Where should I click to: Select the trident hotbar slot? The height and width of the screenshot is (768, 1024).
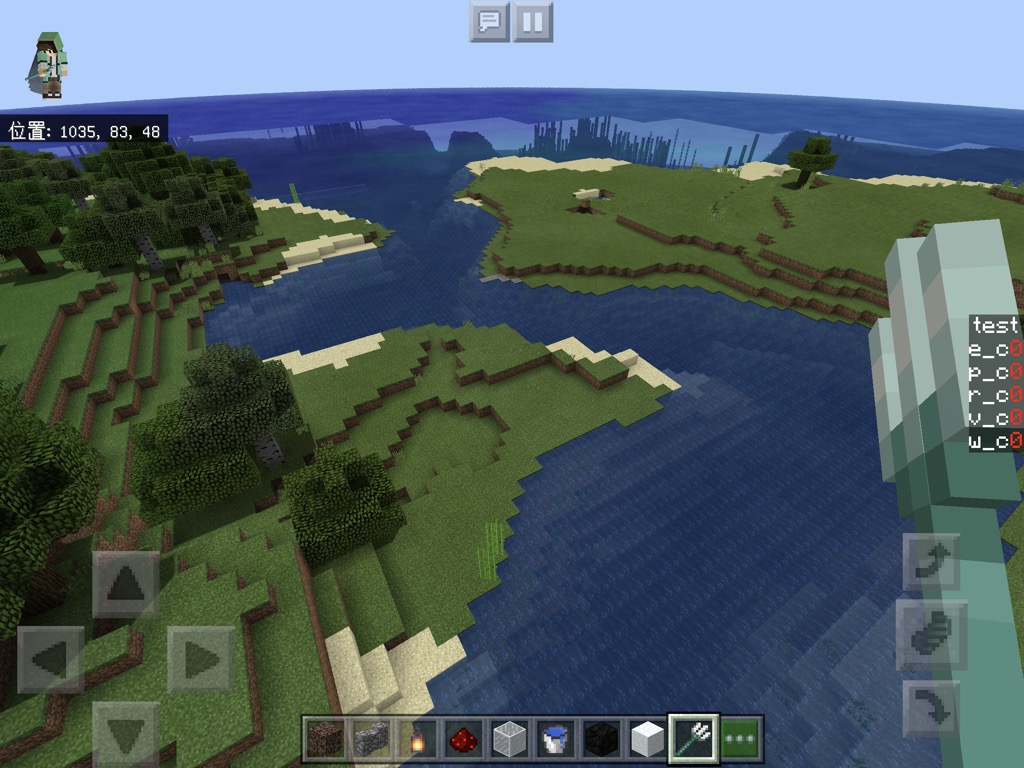693,739
